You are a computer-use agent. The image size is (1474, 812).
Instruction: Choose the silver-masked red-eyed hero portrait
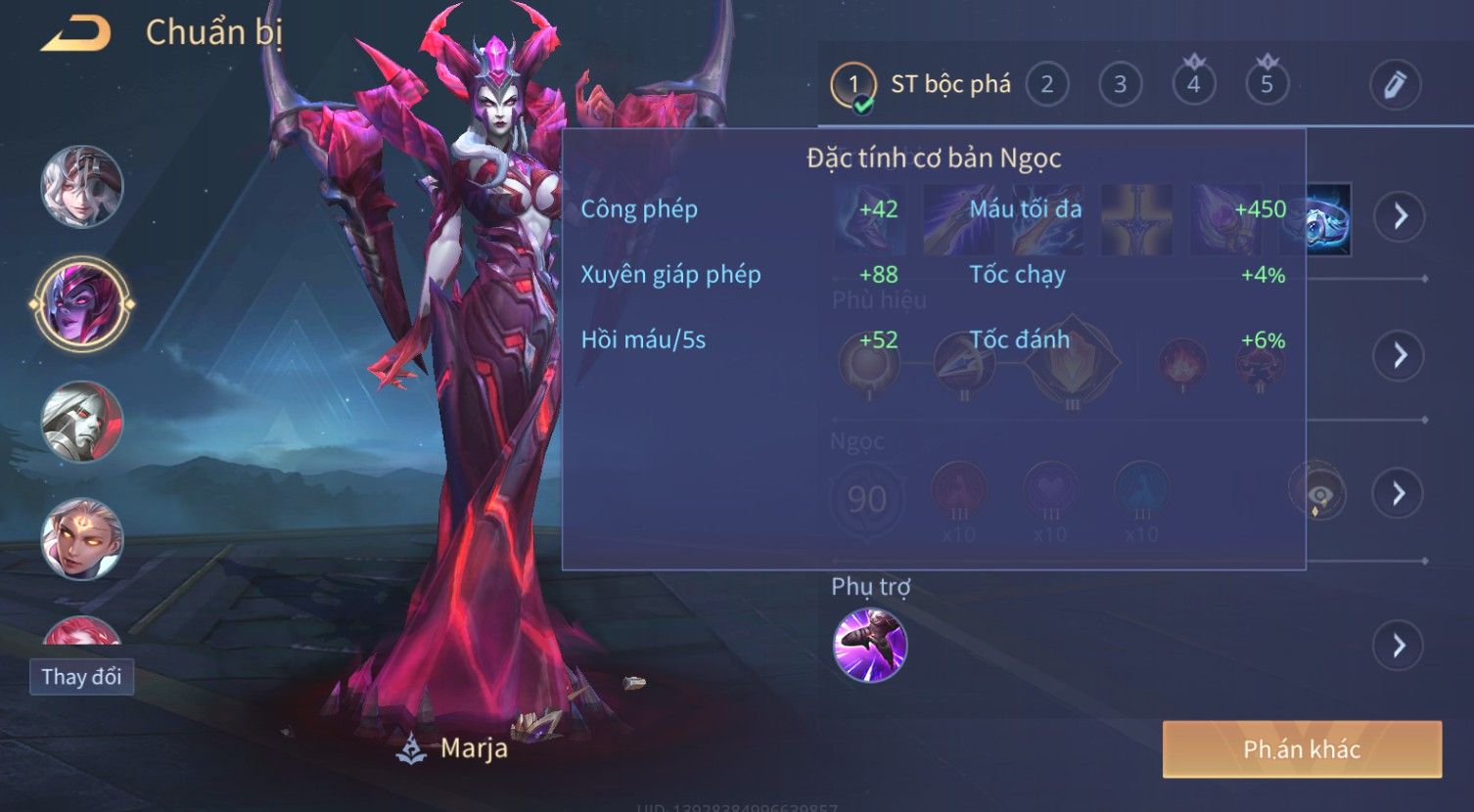82,422
